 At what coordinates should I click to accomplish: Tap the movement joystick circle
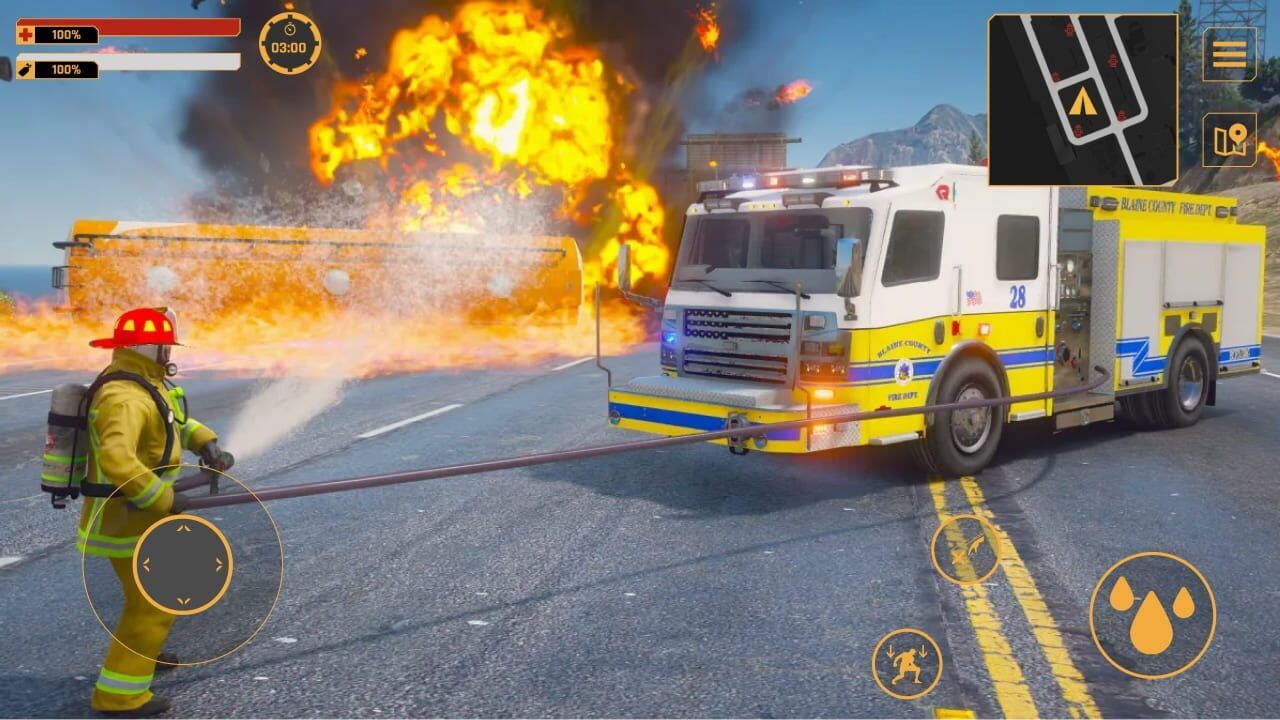184,565
